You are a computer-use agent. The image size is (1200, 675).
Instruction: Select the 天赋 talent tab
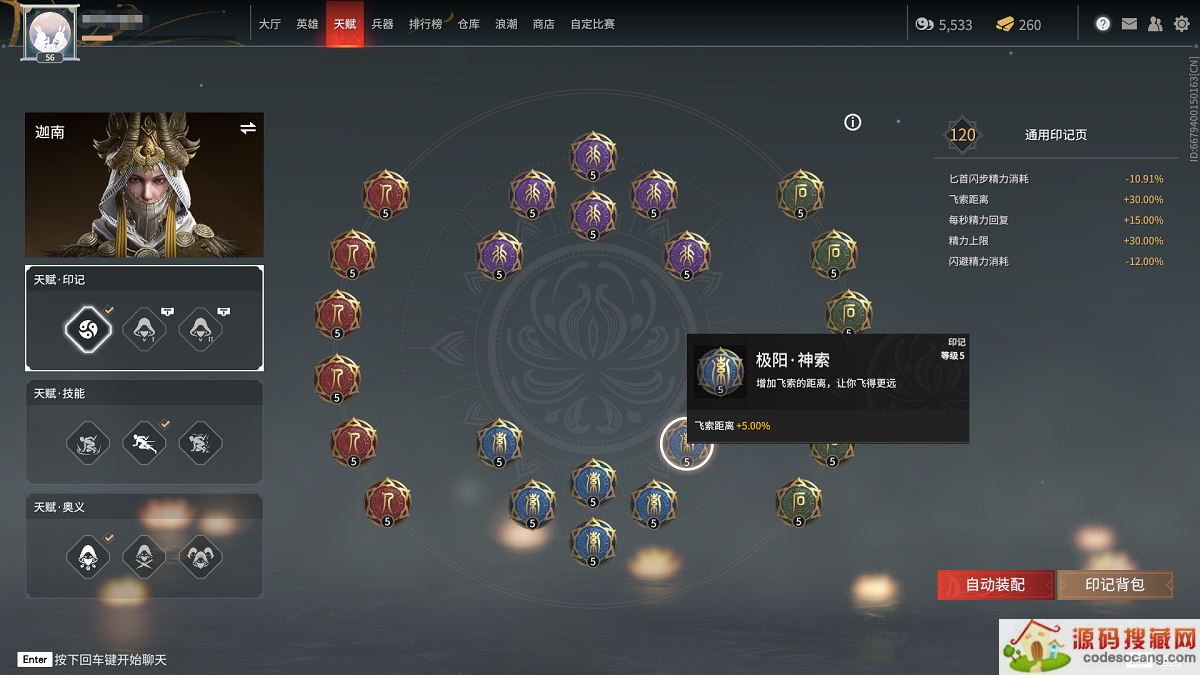(345, 24)
